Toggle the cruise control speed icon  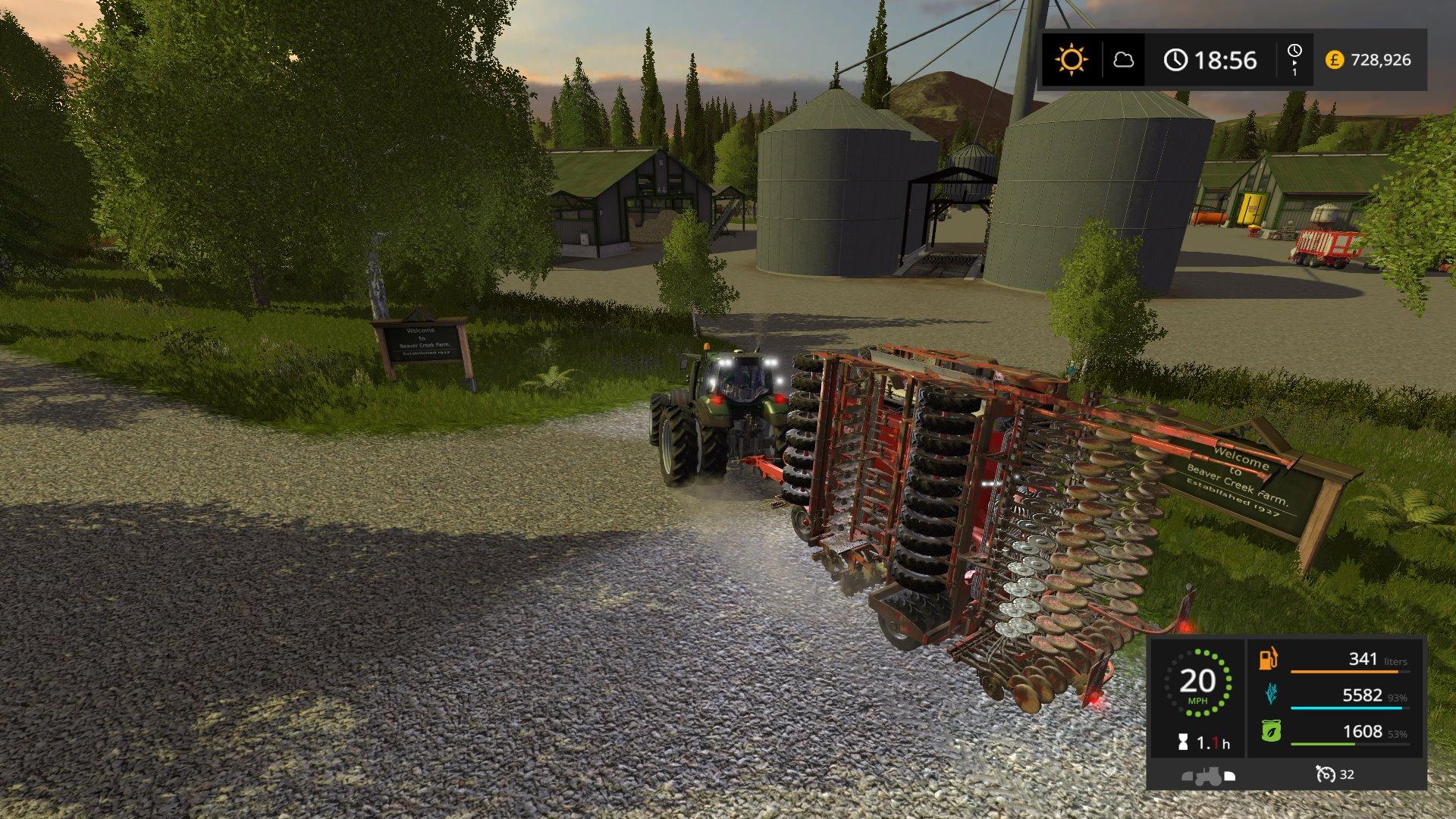(1326, 774)
